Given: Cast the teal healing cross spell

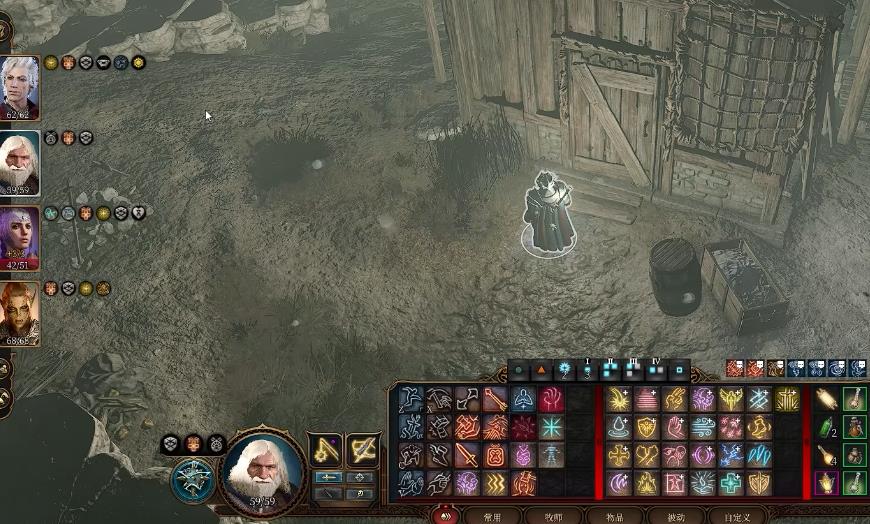Looking at the screenshot, I should (732, 483).
